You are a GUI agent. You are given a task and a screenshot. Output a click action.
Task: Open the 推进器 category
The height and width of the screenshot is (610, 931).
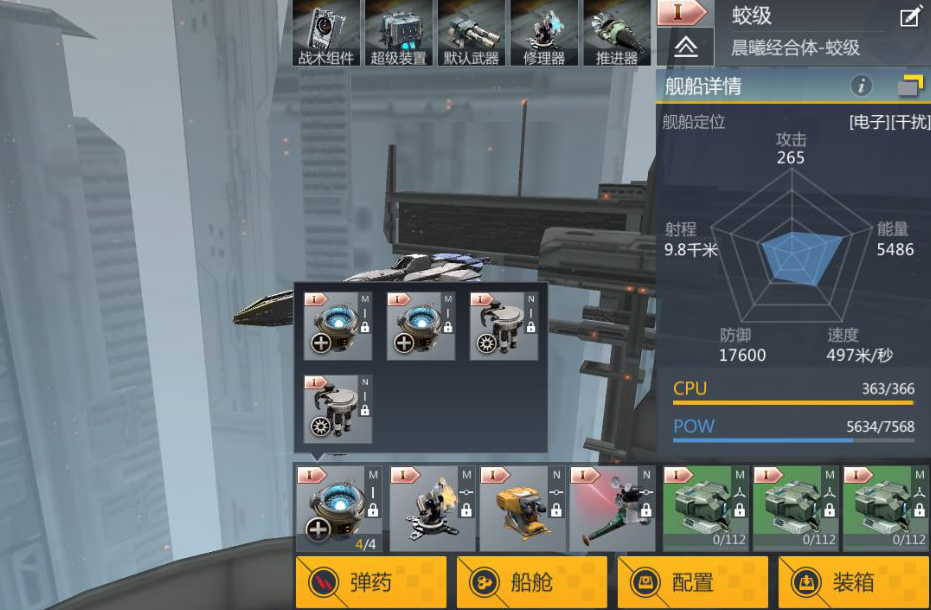pyautogui.click(x=616, y=33)
